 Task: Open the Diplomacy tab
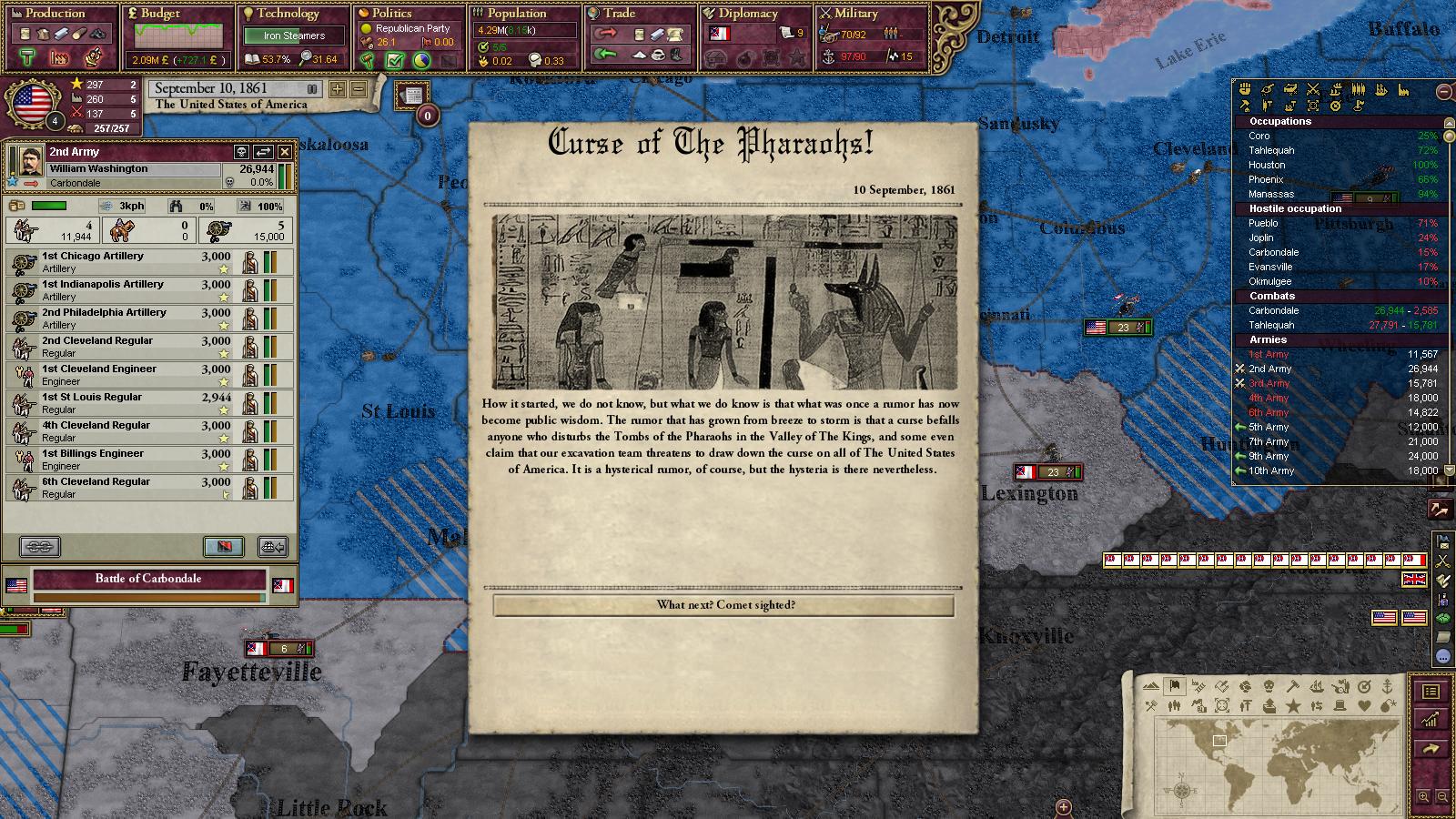pos(747,14)
